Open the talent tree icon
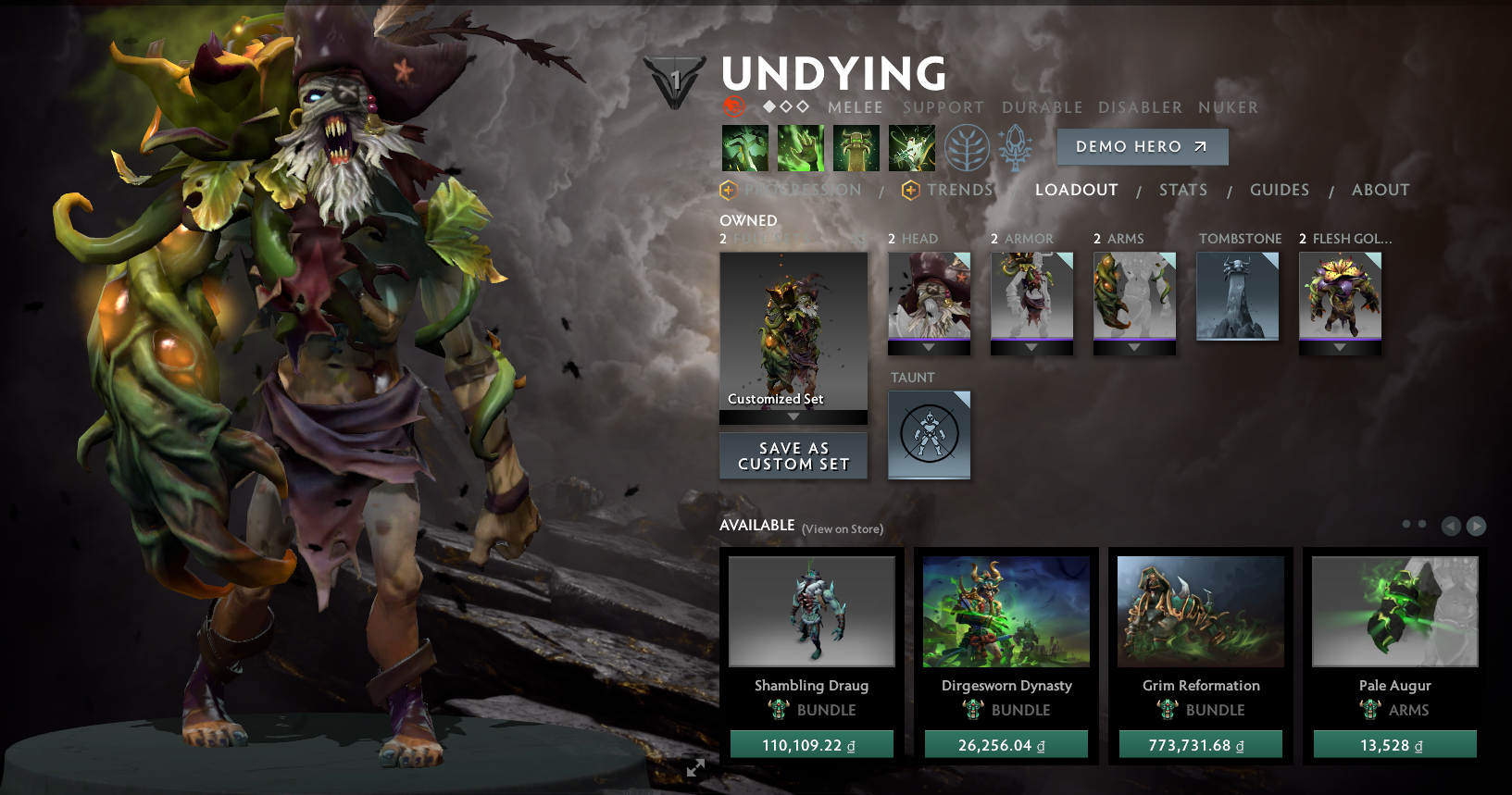Screen dimensions: 1512x795 pos(968,147)
